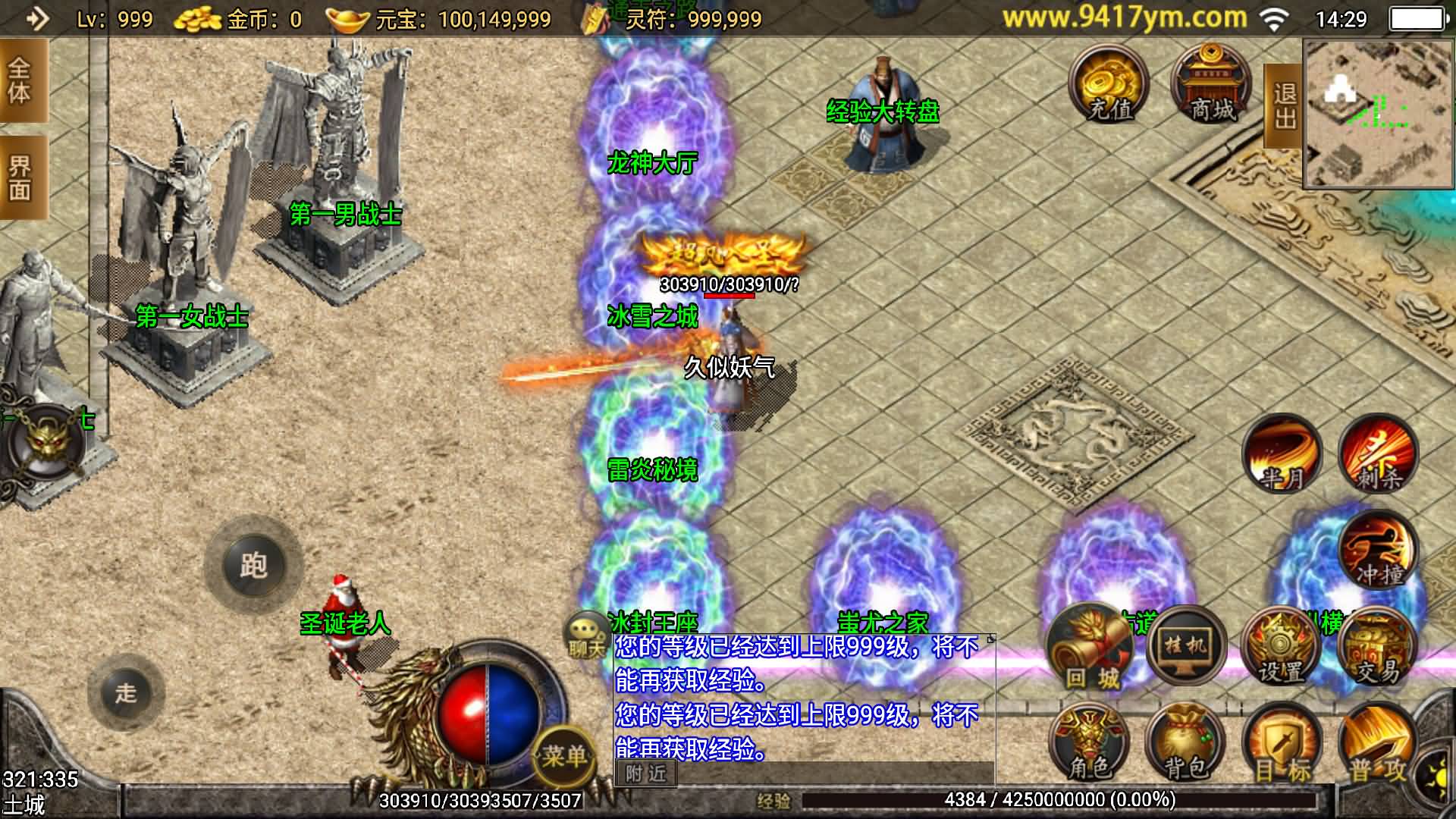Open the 角色 character sheet

coord(1089,745)
